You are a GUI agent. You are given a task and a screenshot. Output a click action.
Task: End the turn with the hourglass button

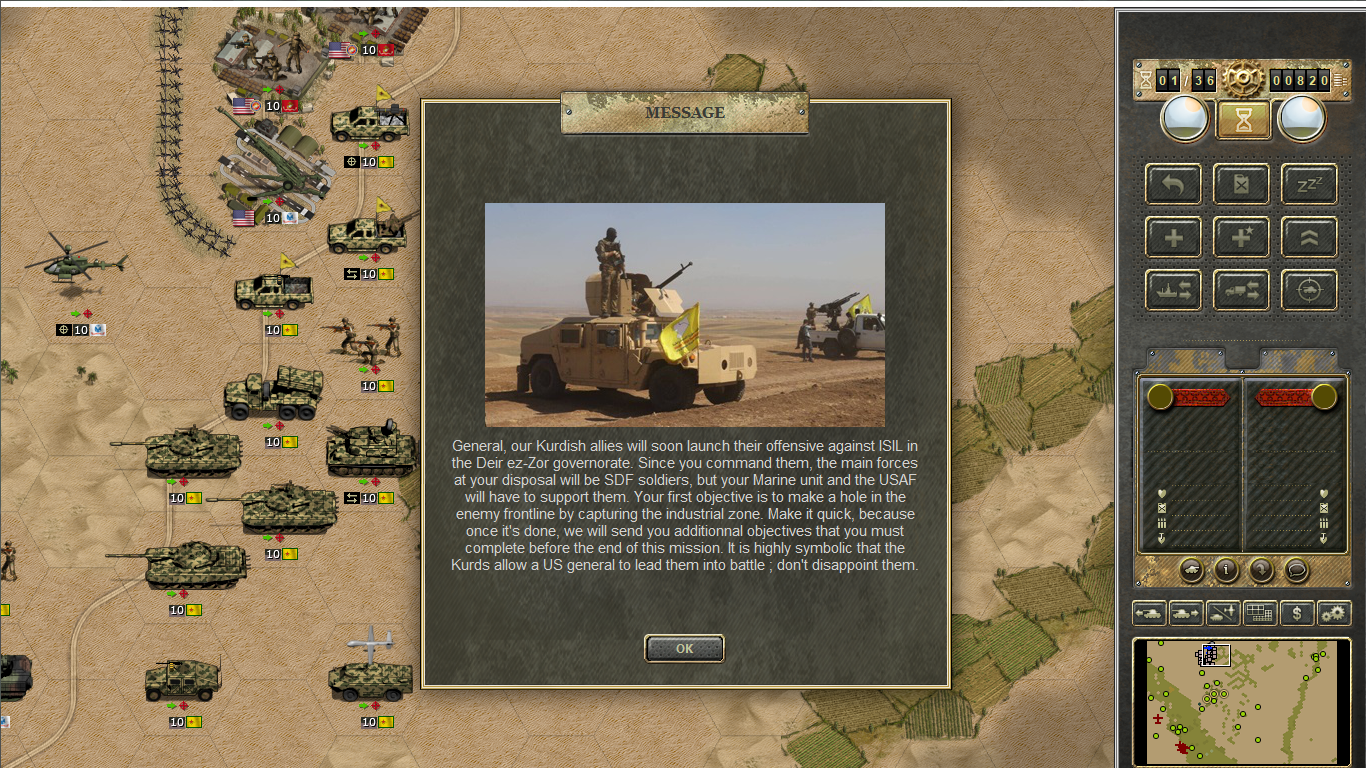(1243, 120)
